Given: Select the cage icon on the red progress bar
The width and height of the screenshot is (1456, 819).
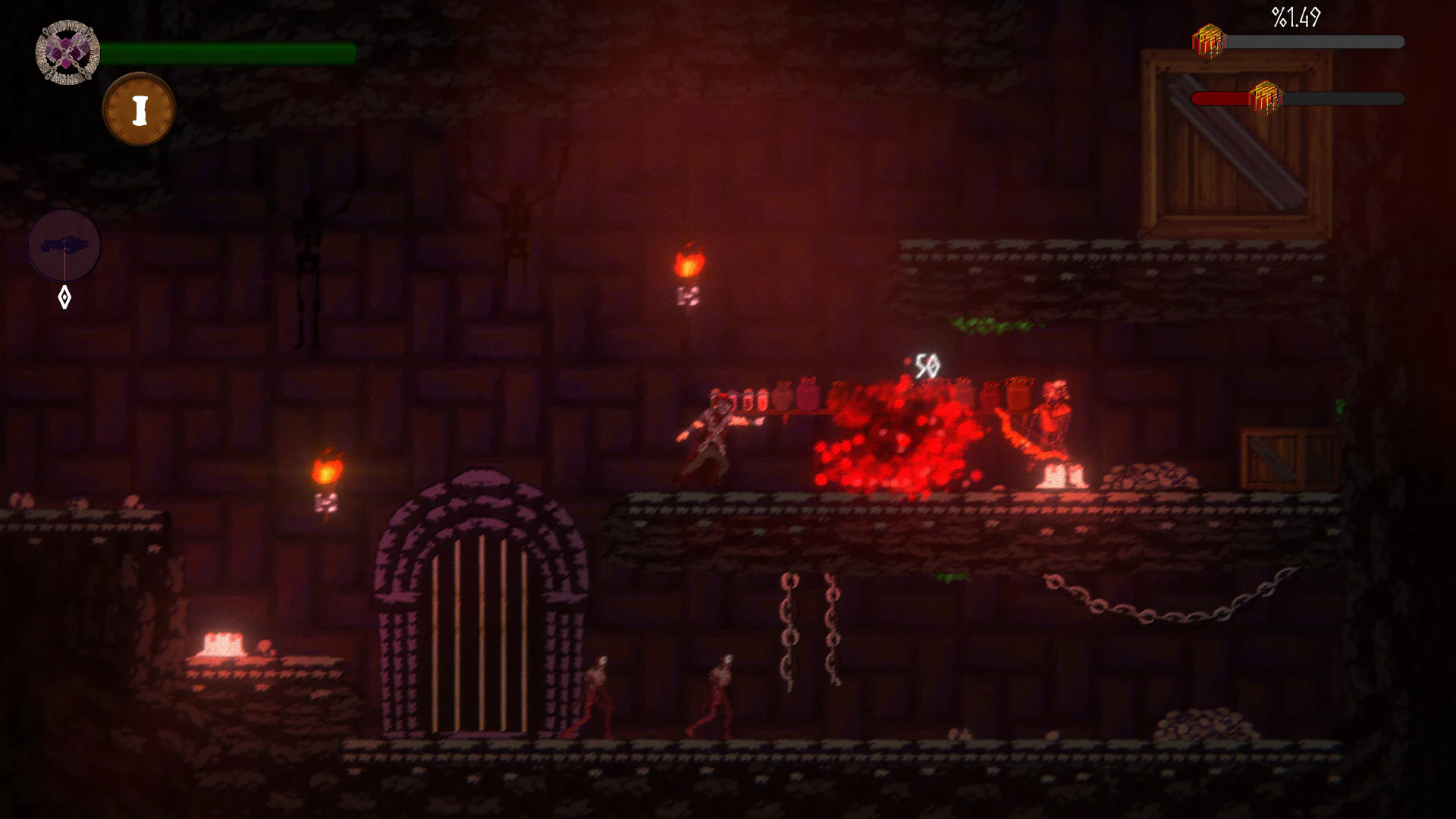Looking at the screenshot, I should click(x=1268, y=96).
